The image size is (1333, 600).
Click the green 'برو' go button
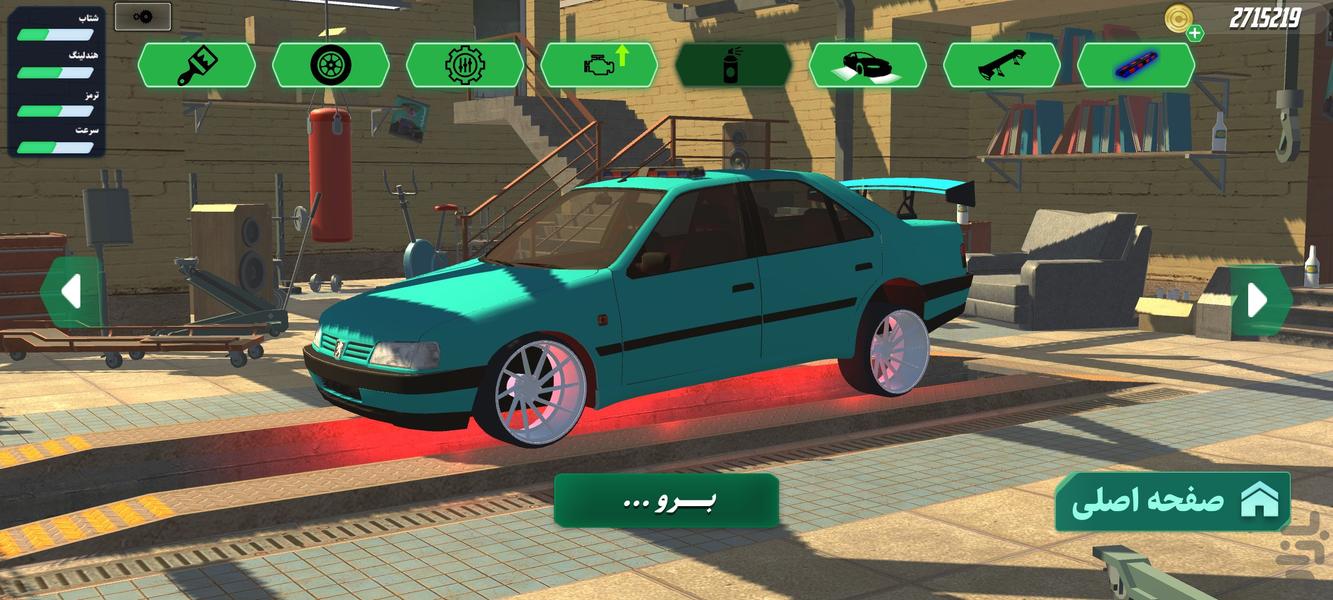(666, 500)
